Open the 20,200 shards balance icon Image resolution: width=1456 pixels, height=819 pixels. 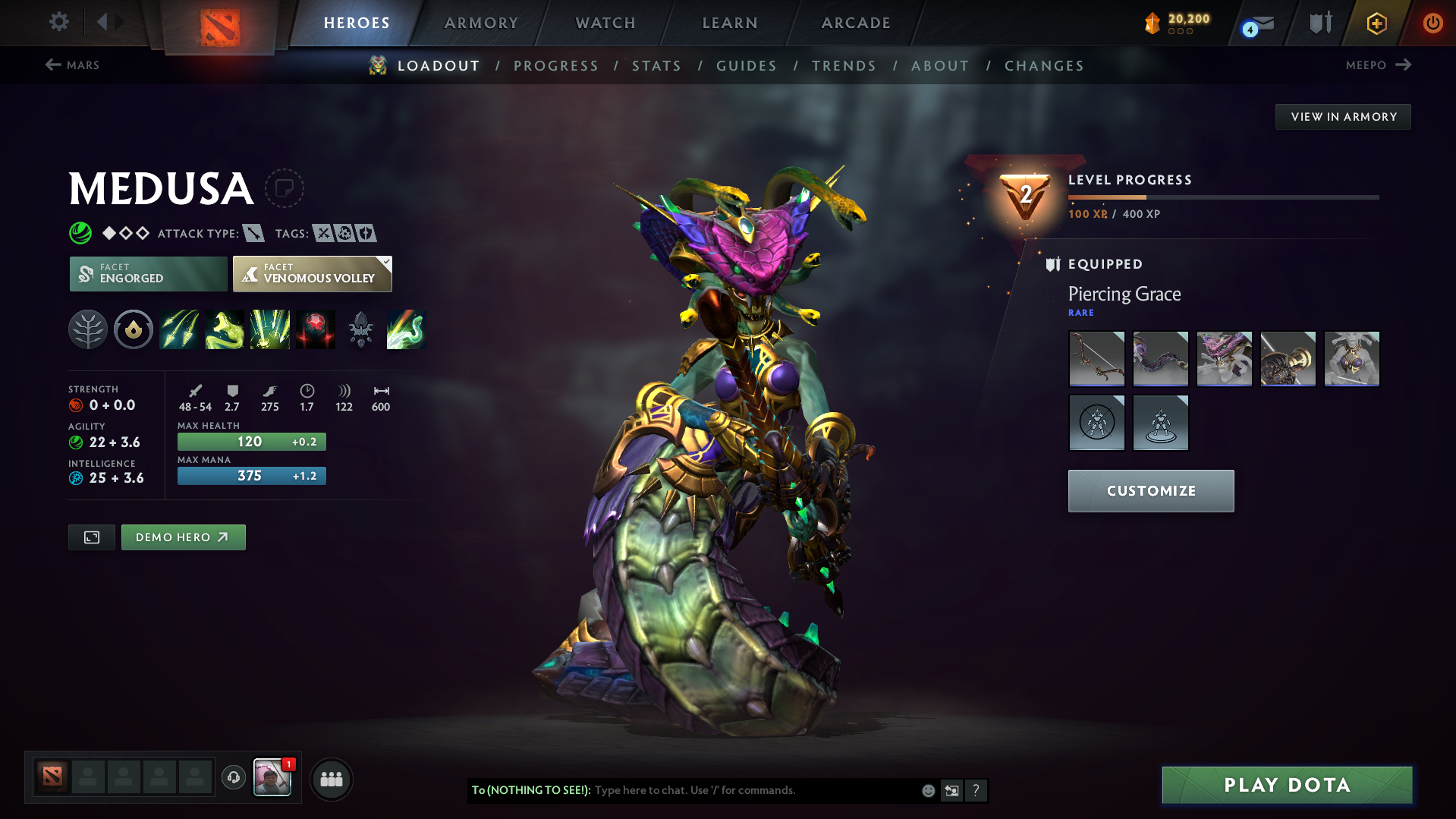point(1153,23)
